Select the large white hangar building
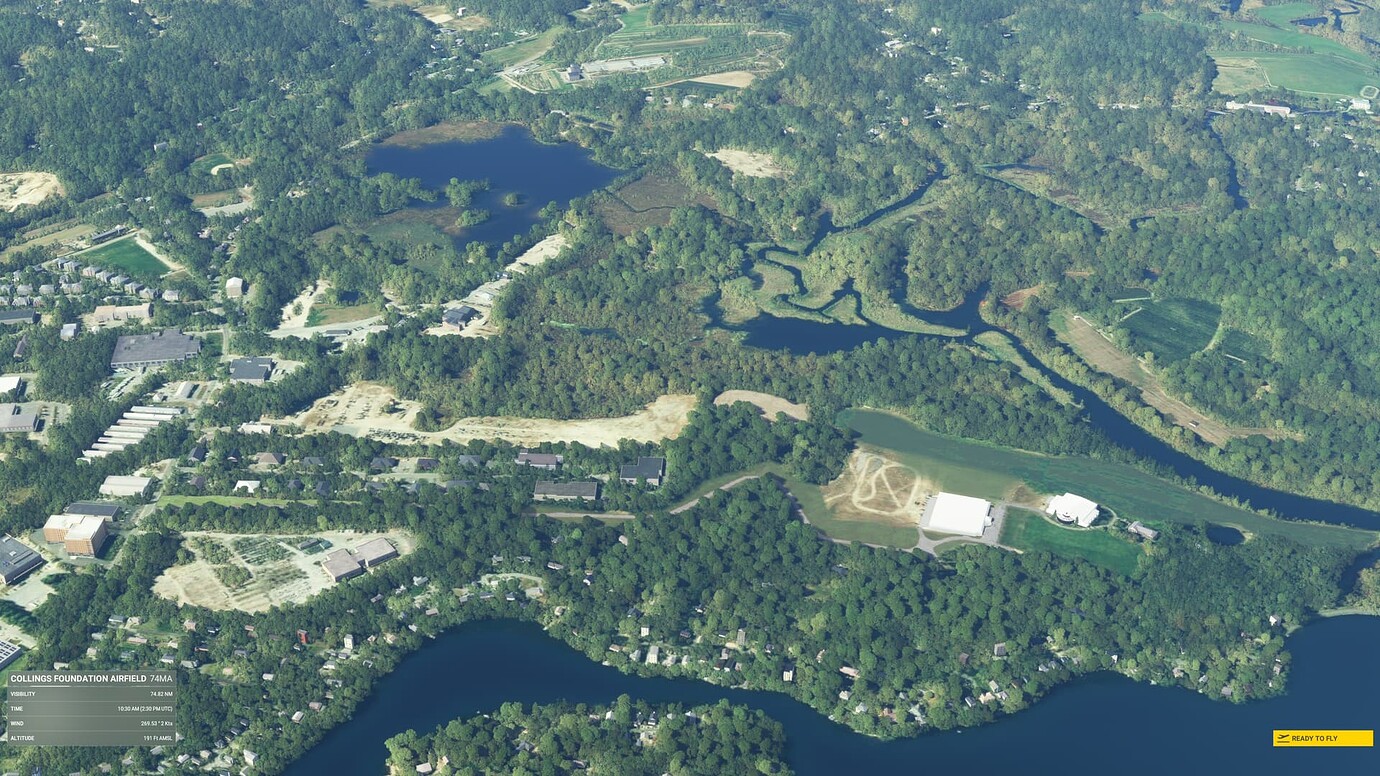1380x776 pixels. point(958,515)
